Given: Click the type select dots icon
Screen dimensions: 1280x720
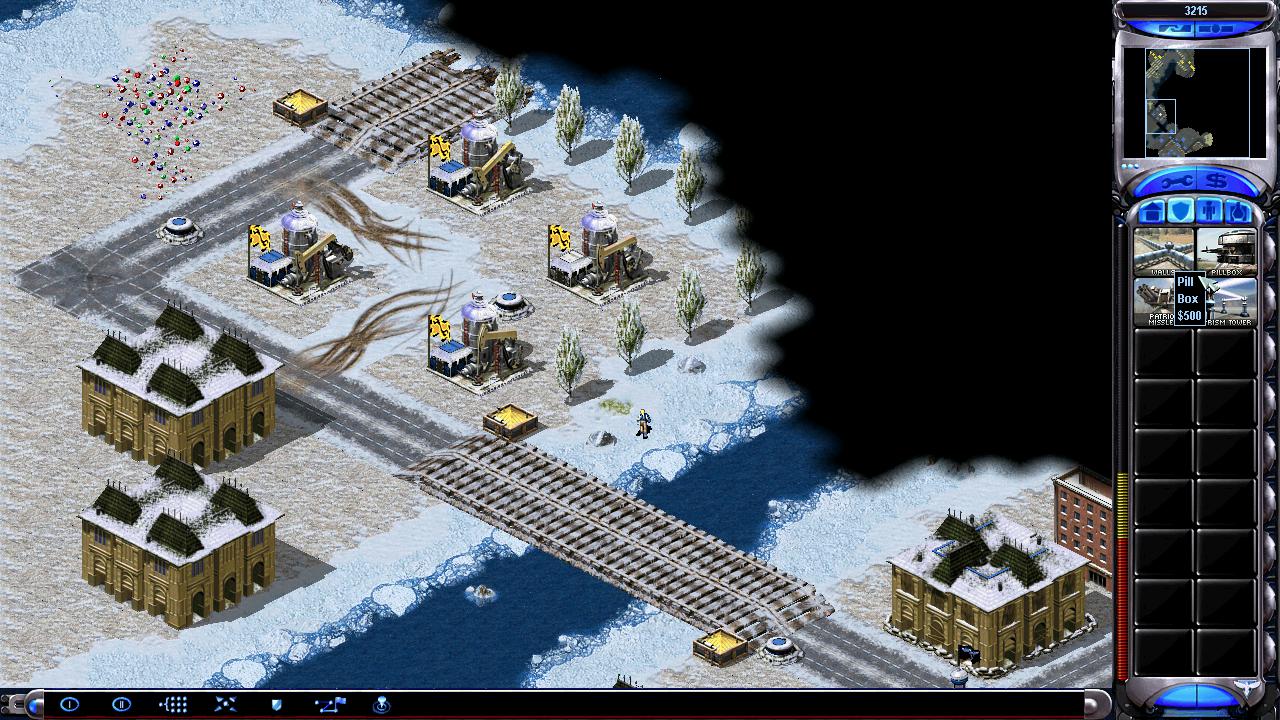Looking at the screenshot, I should 174,705.
